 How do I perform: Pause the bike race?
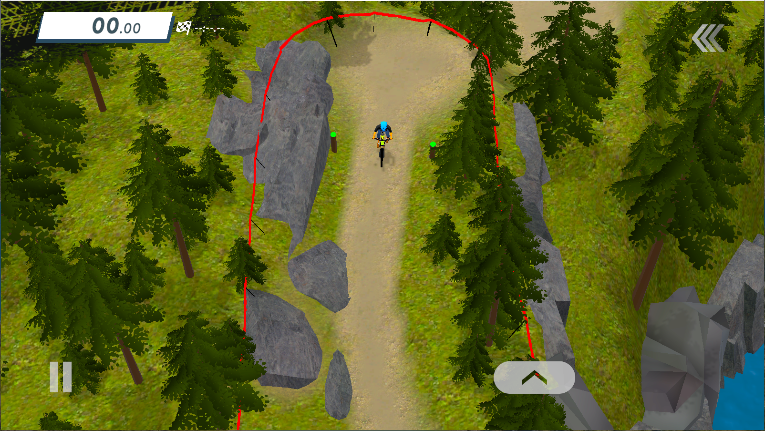tap(61, 376)
